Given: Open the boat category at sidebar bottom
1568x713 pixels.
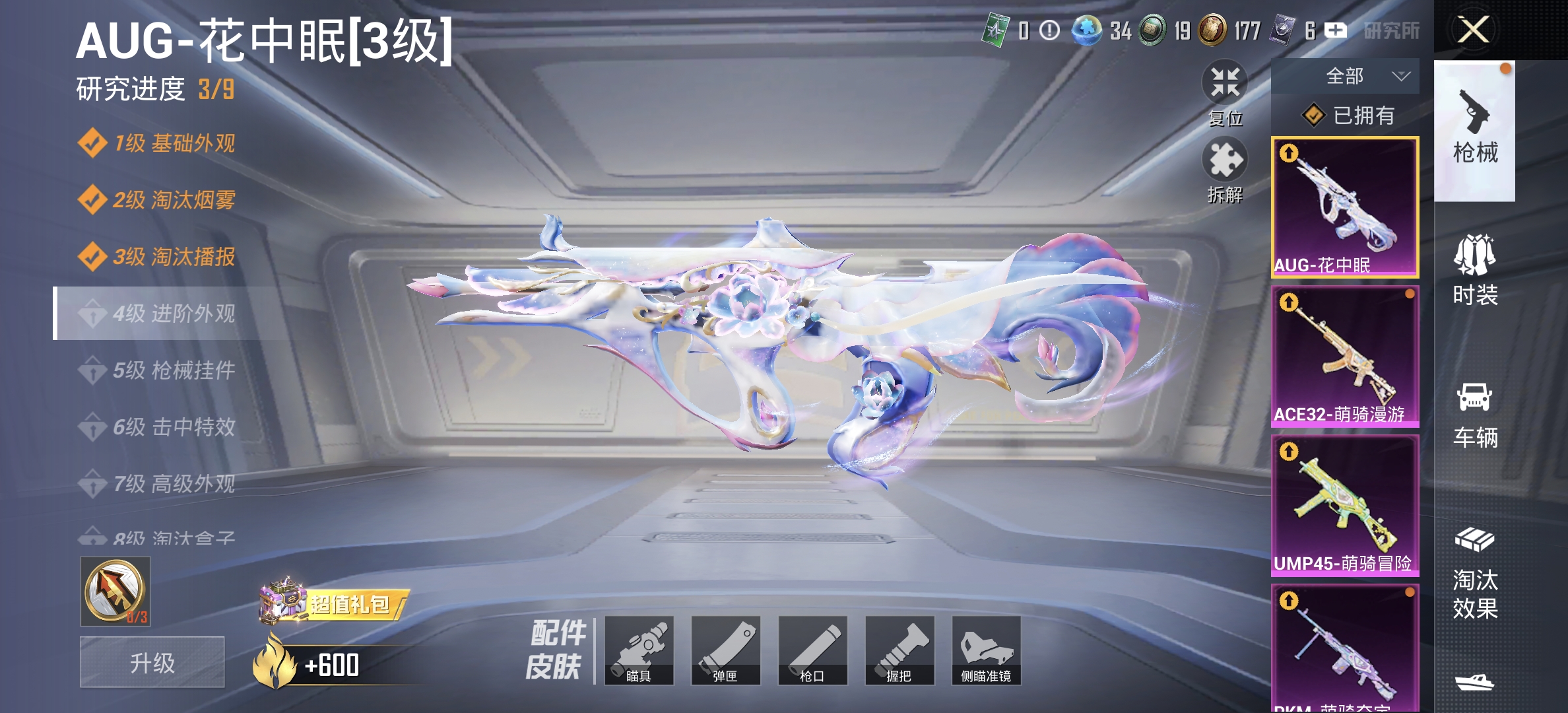Looking at the screenshot, I should point(1476,683).
